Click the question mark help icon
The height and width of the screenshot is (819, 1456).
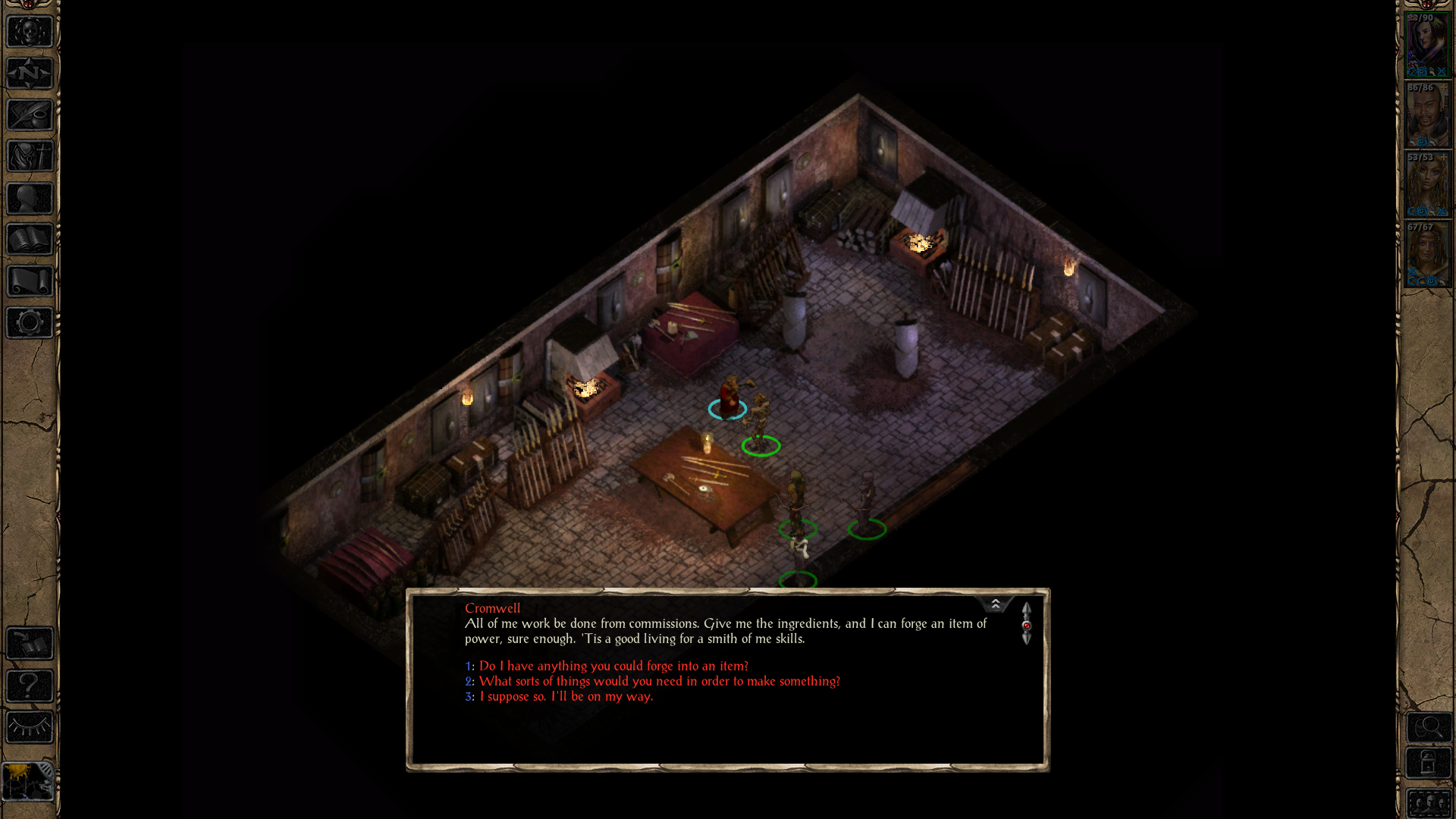pyautogui.click(x=29, y=687)
